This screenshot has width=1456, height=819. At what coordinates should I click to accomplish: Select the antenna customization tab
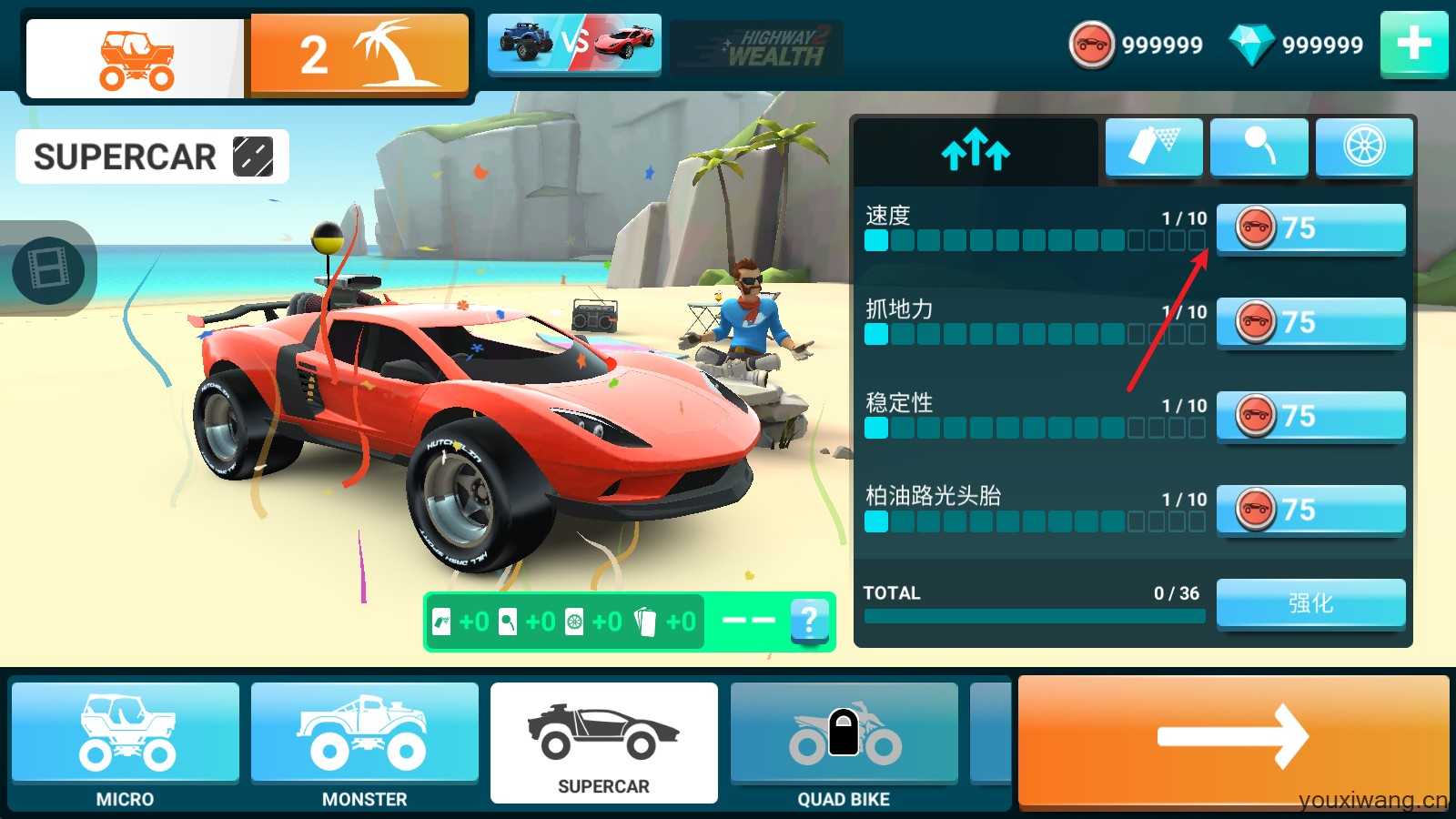[x=1259, y=147]
